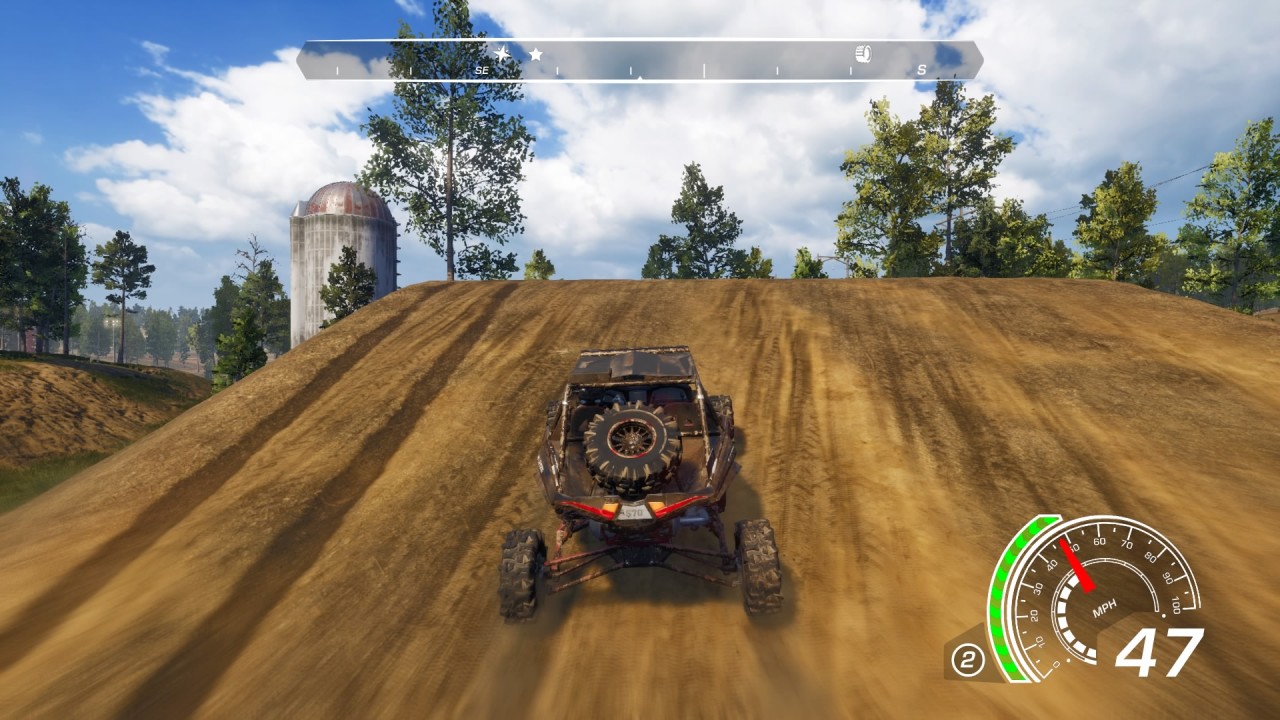Click the sparkling star marker on the compass
This screenshot has height=720, width=1280.
pos(501,53)
